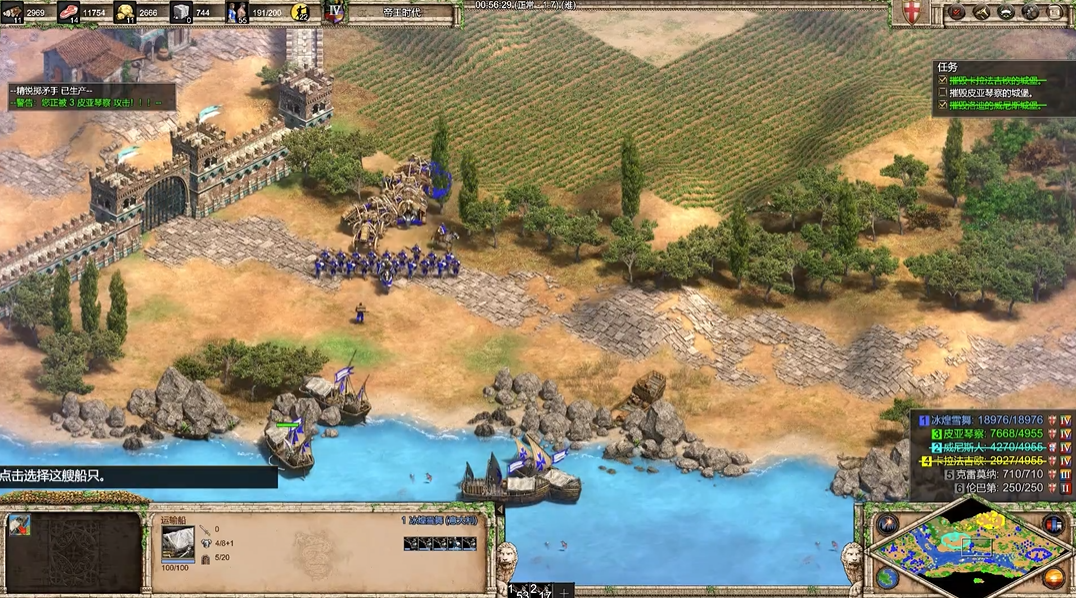The image size is (1076, 598).
Task: Collapse the panel with the small arrow
Action: tap(499, 508)
